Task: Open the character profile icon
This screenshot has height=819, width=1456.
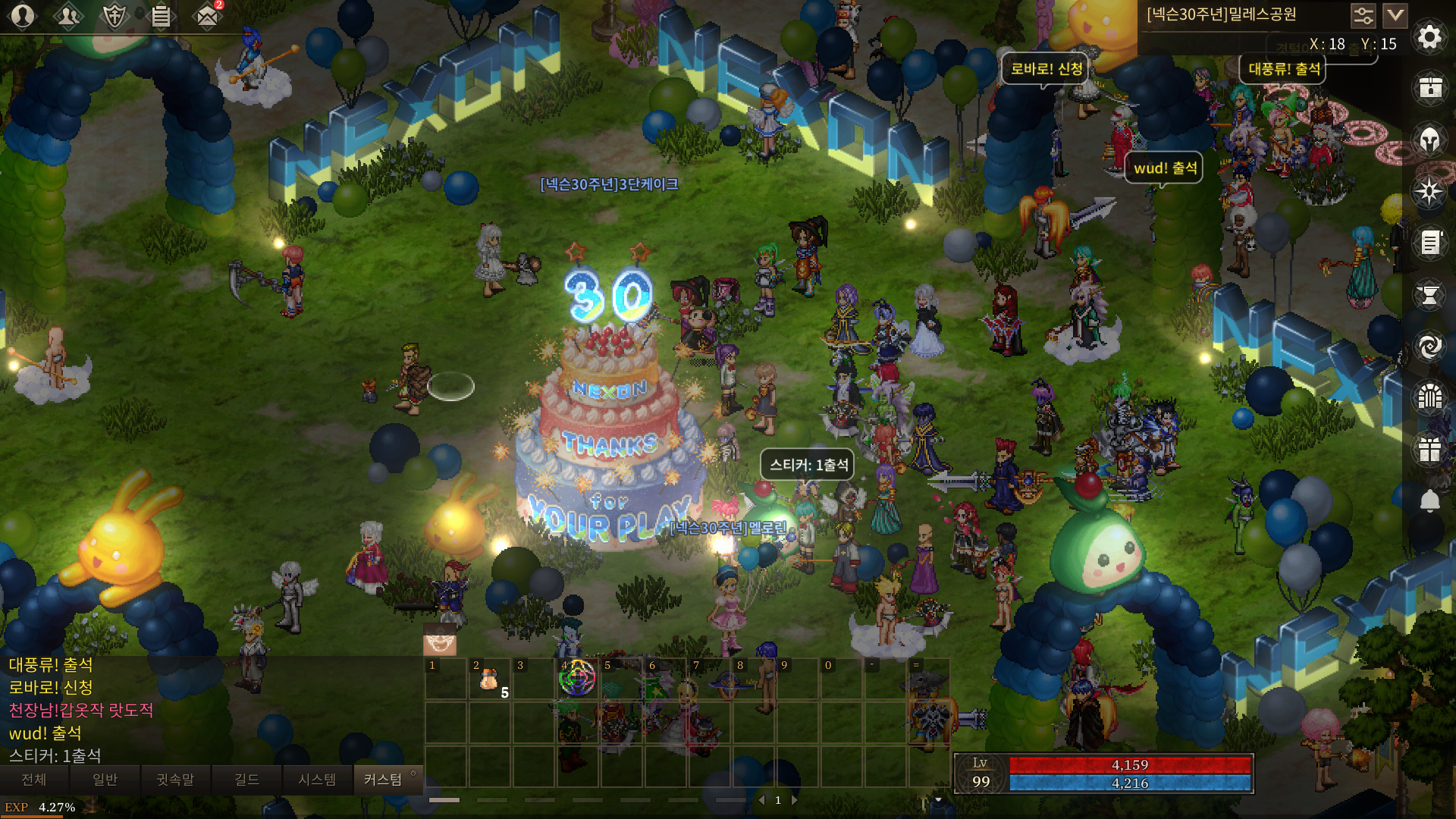Action: [23, 16]
